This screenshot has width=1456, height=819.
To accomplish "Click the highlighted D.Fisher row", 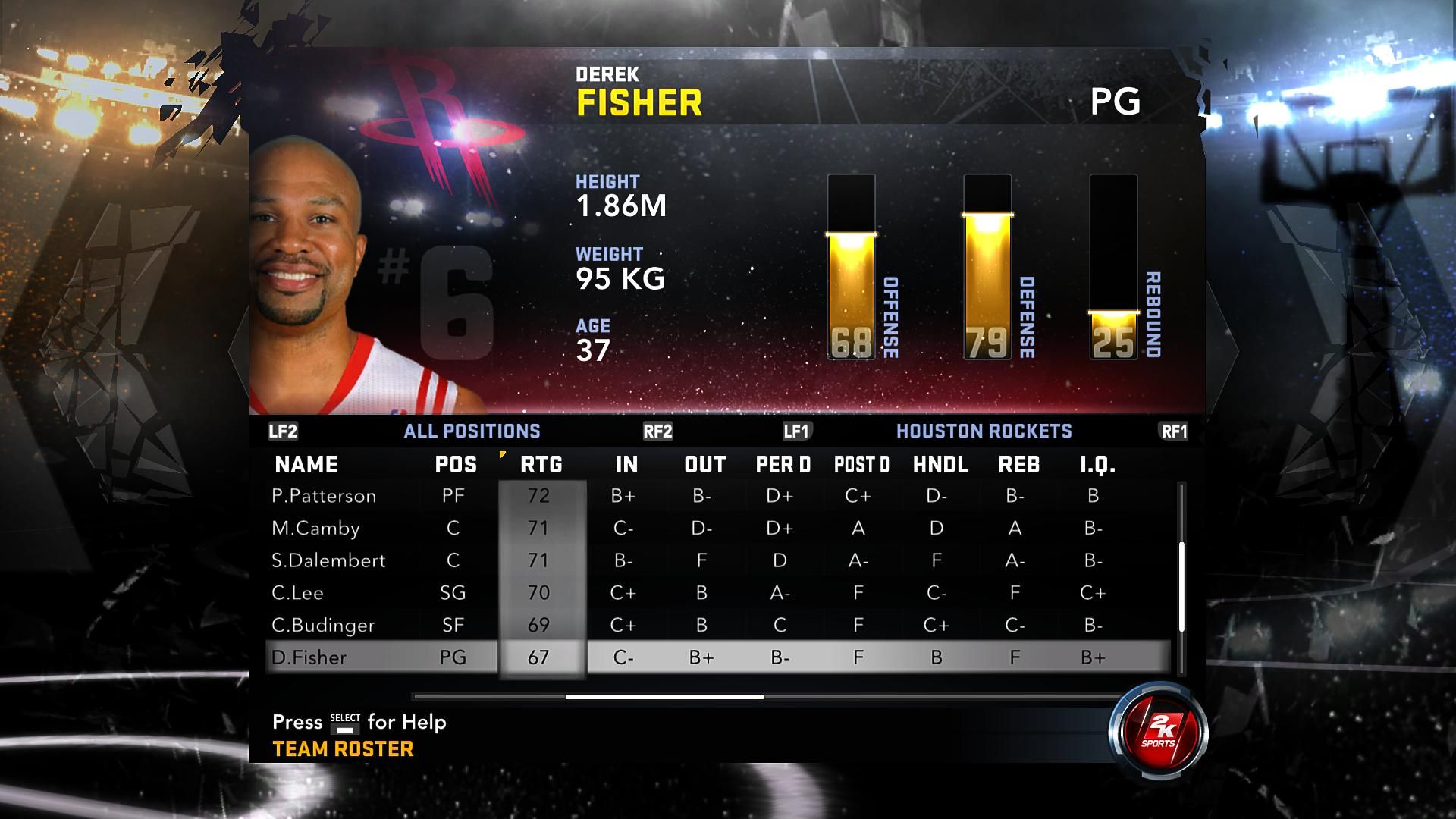I will point(309,657).
